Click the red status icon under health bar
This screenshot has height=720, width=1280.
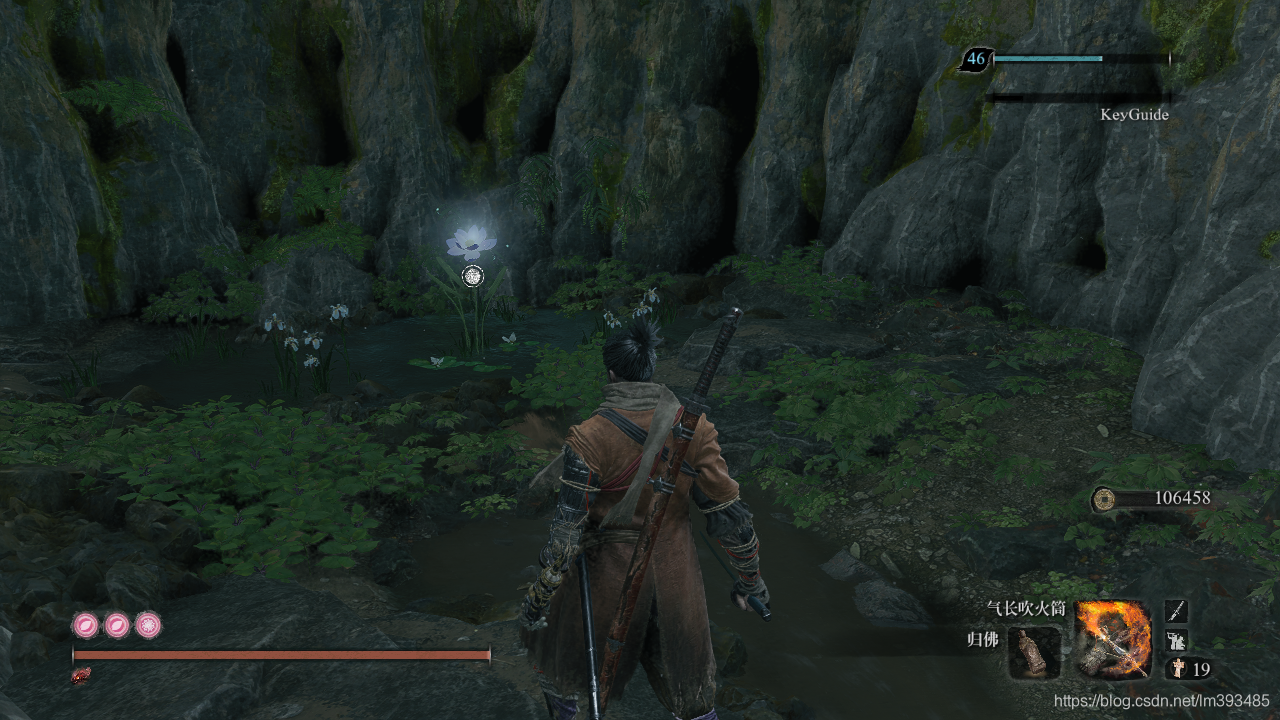[x=80, y=676]
